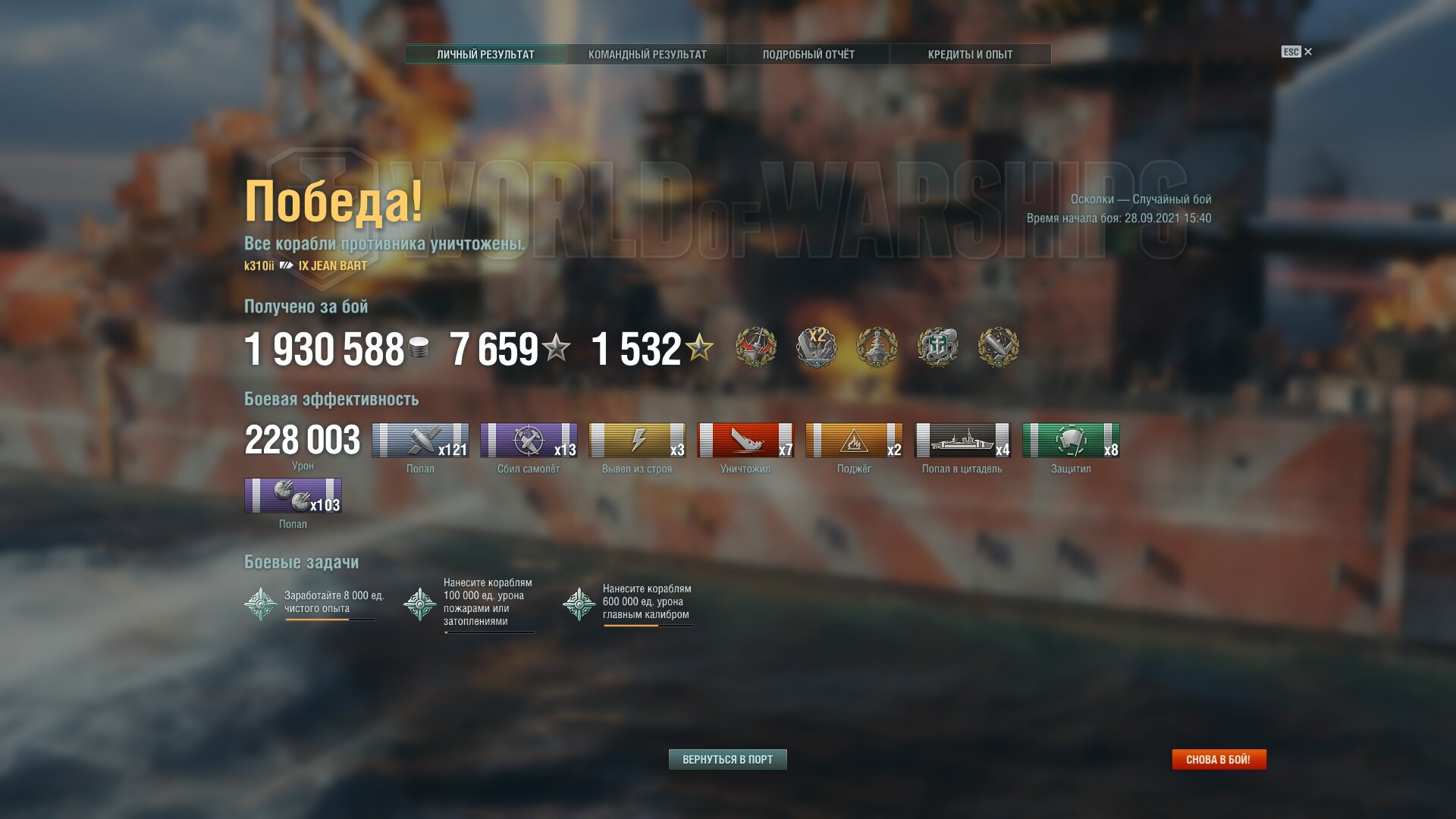Show the Подробный отчёт tab
This screenshot has height=819, width=1456.
(x=808, y=55)
